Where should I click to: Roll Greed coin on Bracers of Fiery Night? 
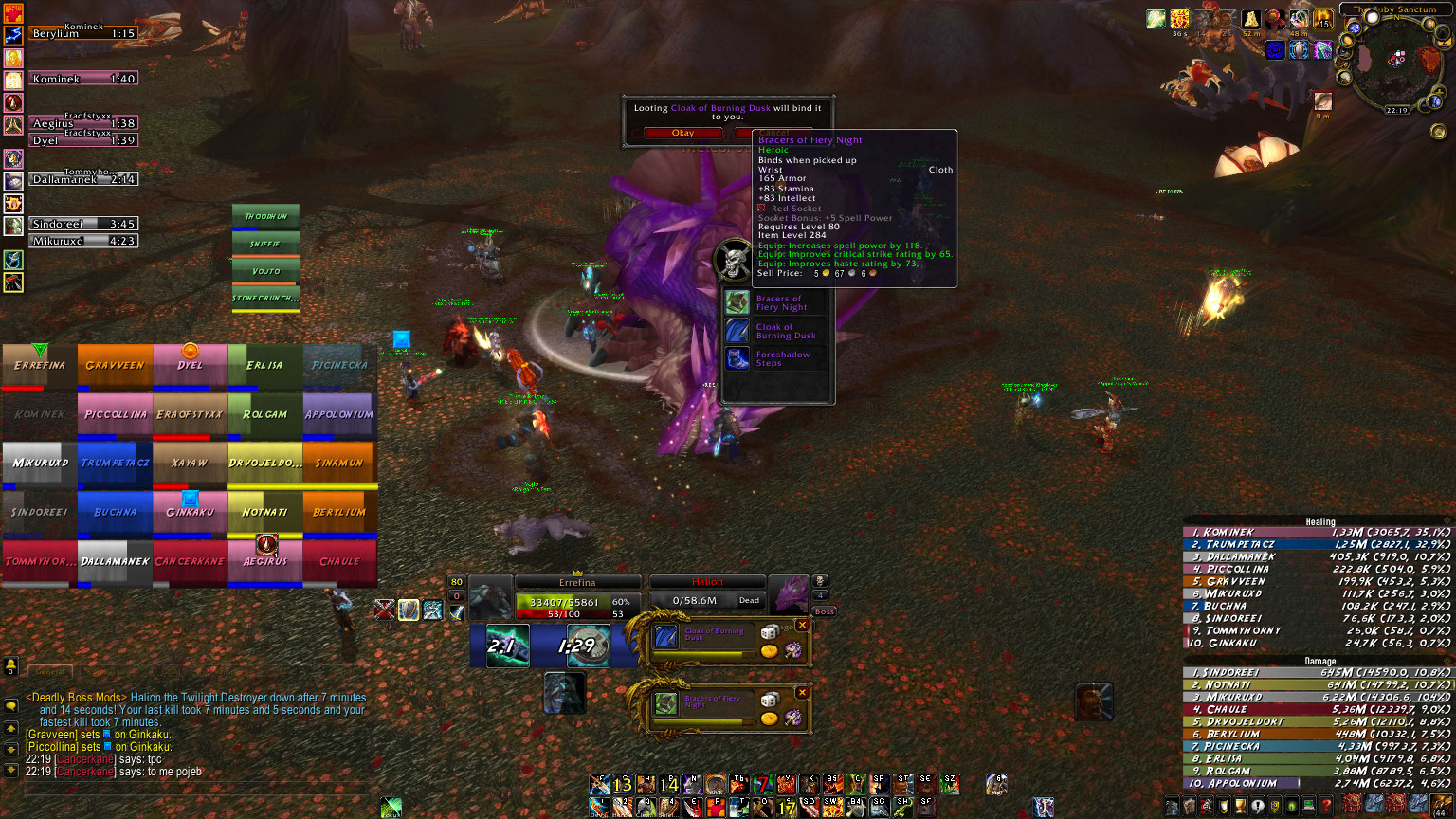[770, 719]
